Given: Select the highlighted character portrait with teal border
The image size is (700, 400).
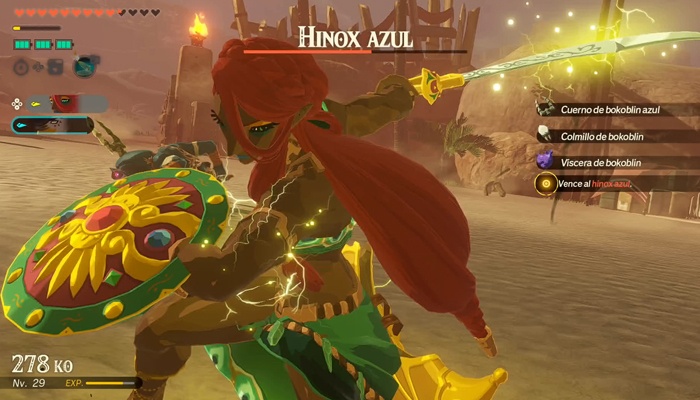Looking at the screenshot, I should (52, 125).
